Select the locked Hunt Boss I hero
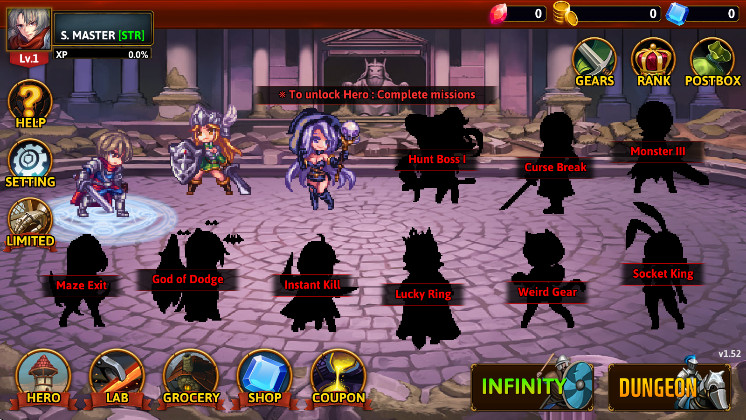Viewport: 746px width, 420px height. (x=437, y=158)
